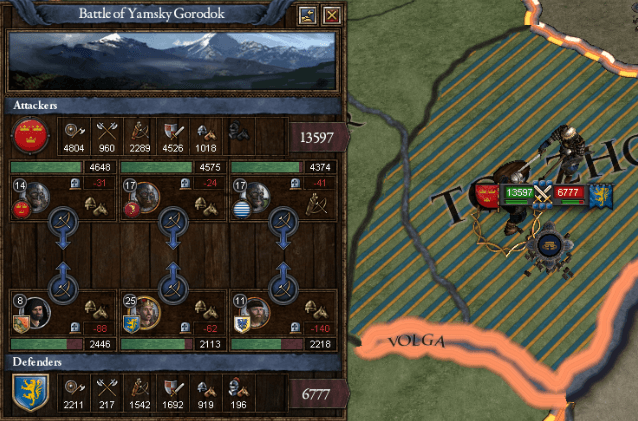Select the red army banner with 13597 troops
Screen dimensions: 638x421
click(x=492, y=193)
